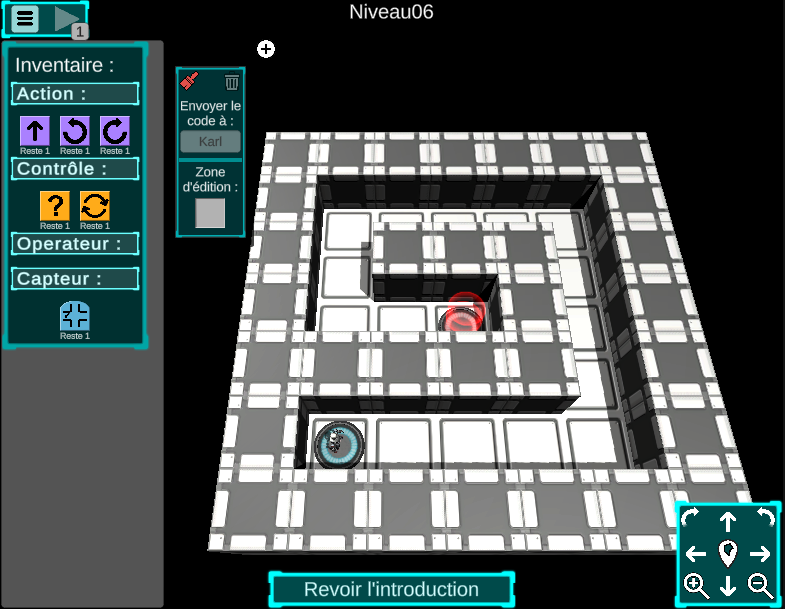This screenshot has width=785, height=609.
Task: Pan the camera left
Action: tap(696, 553)
